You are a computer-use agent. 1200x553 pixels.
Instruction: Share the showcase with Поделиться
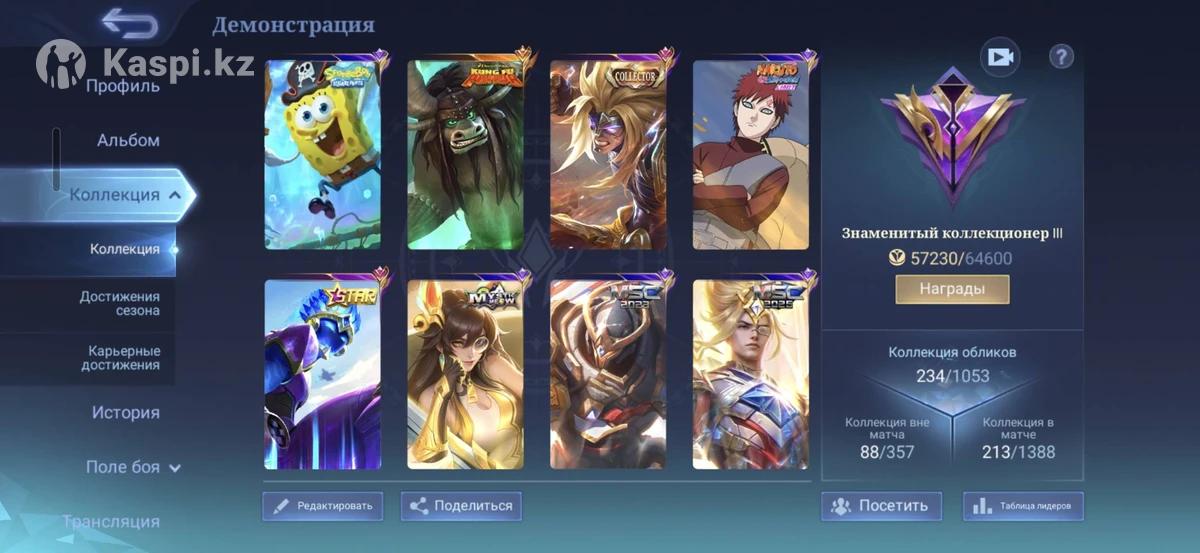tap(461, 506)
